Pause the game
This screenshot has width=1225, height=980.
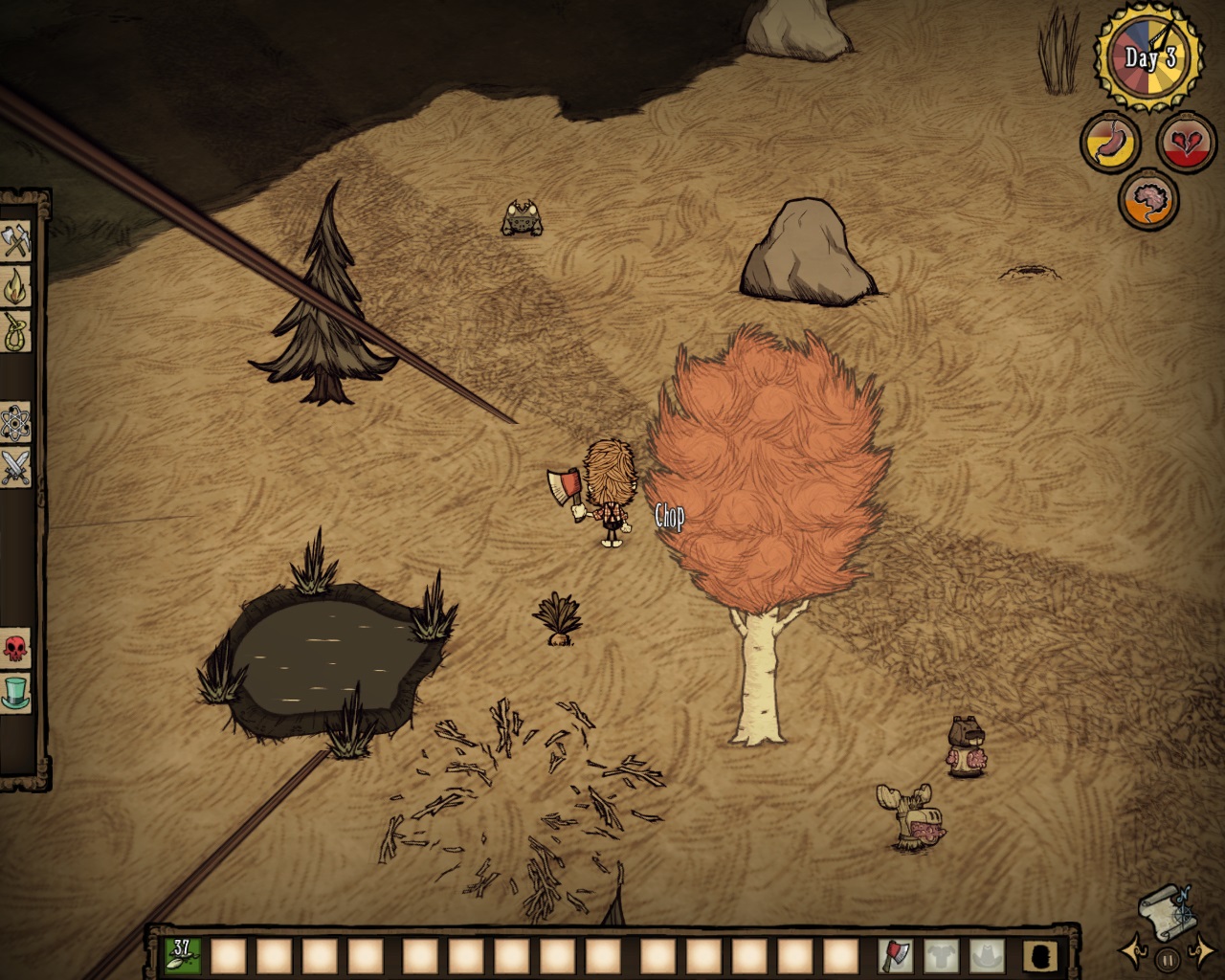[x=1167, y=959]
